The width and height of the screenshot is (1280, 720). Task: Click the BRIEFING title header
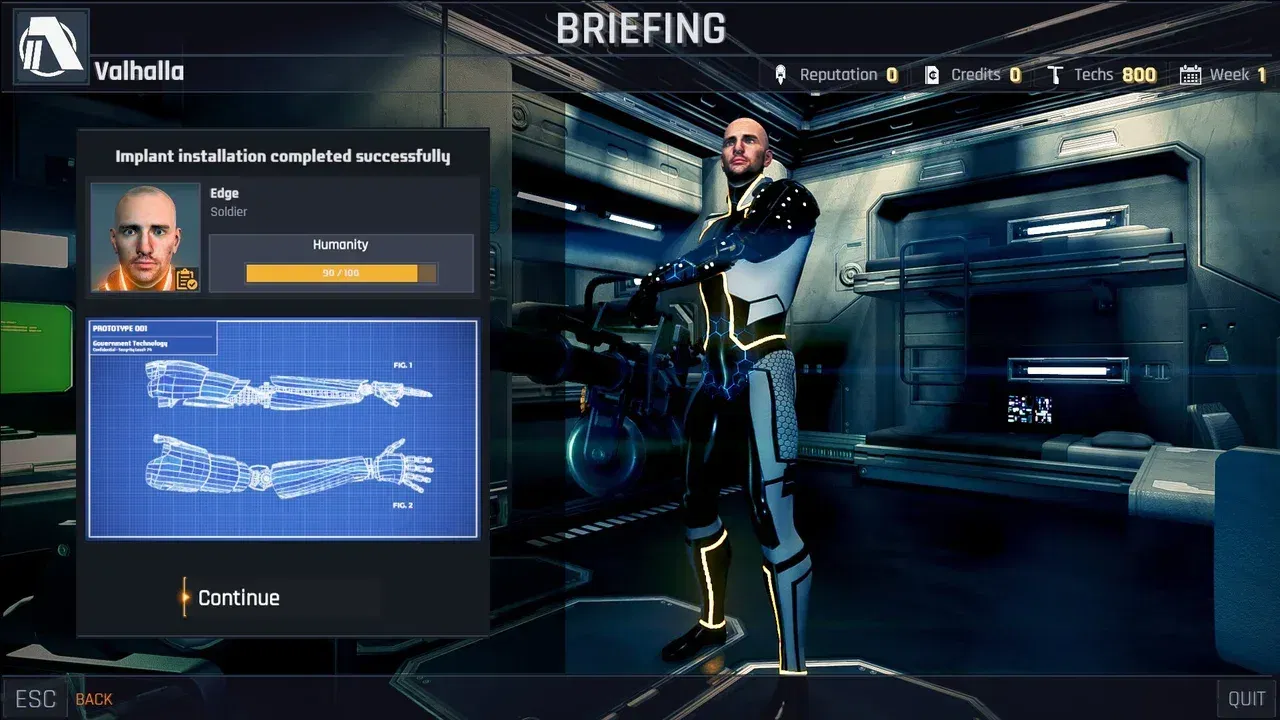[640, 30]
